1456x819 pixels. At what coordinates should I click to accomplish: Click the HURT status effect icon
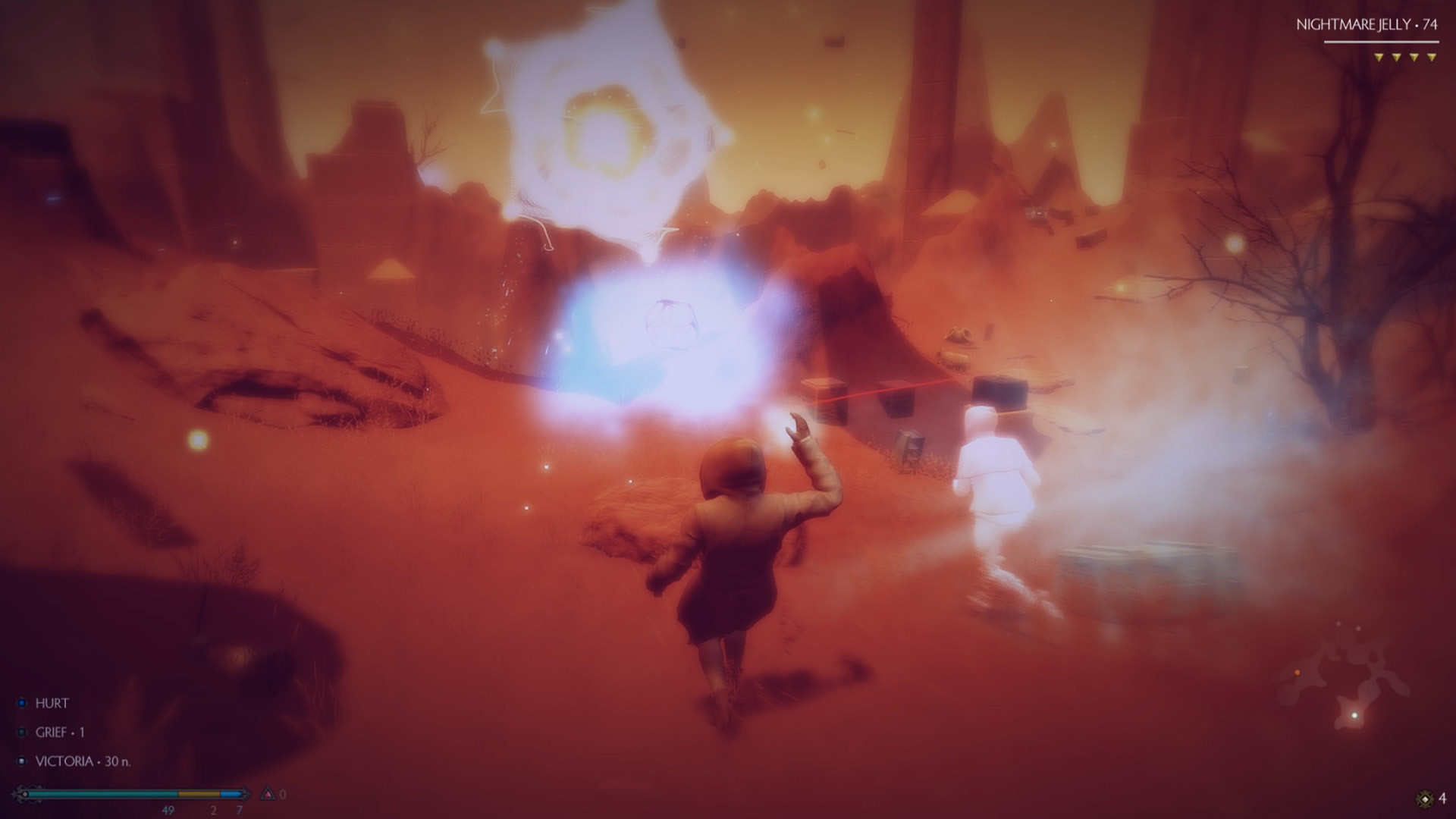click(x=21, y=703)
